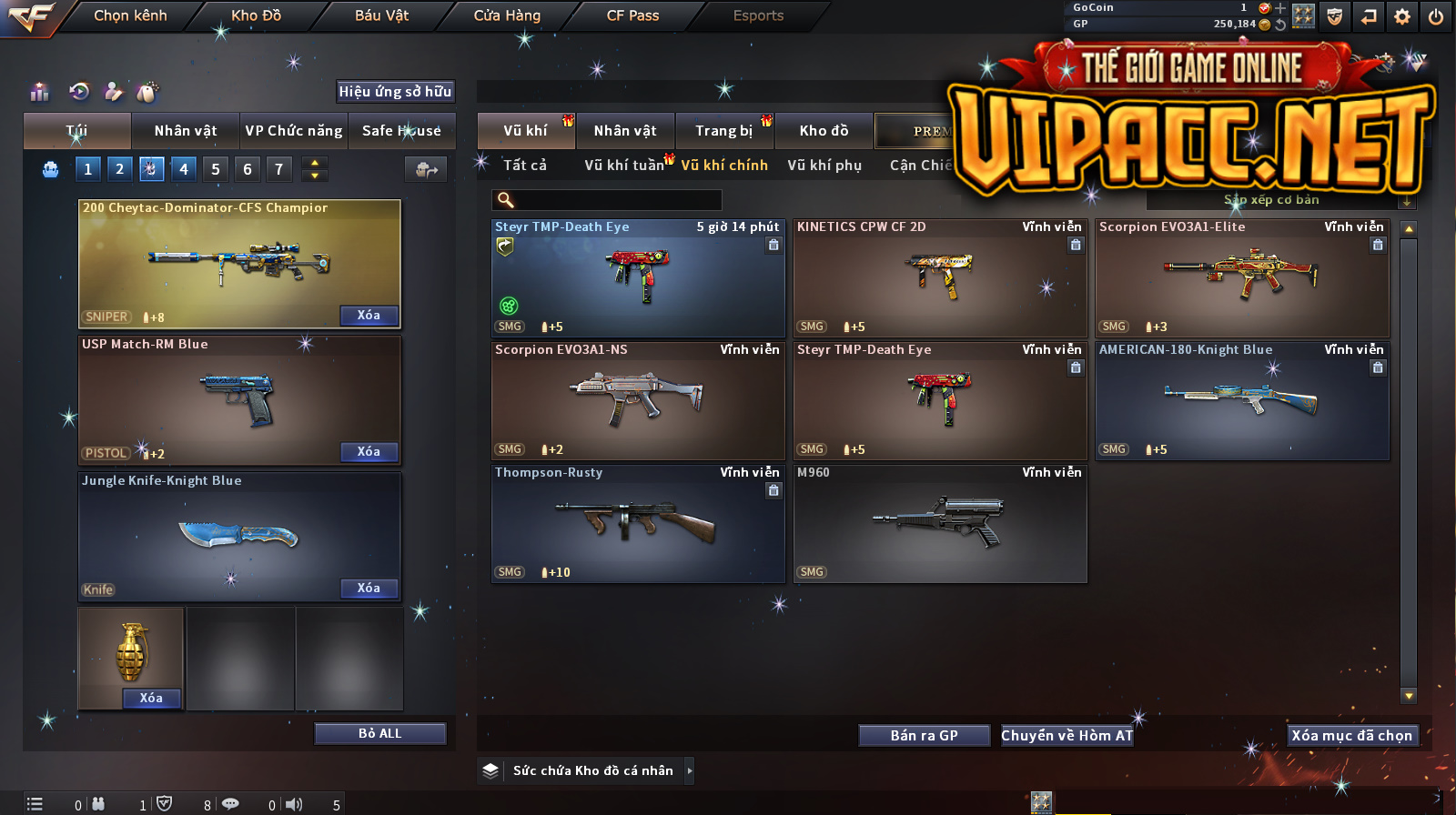
Task: Select bag slot number 5
Action: point(216,169)
